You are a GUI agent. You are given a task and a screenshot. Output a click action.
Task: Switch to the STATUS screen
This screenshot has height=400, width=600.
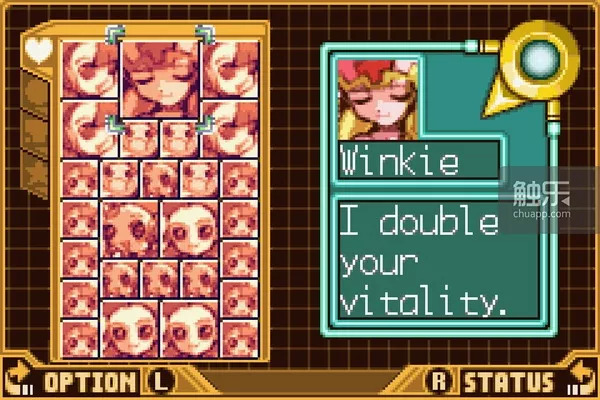pyautogui.click(x=508, y=381)
